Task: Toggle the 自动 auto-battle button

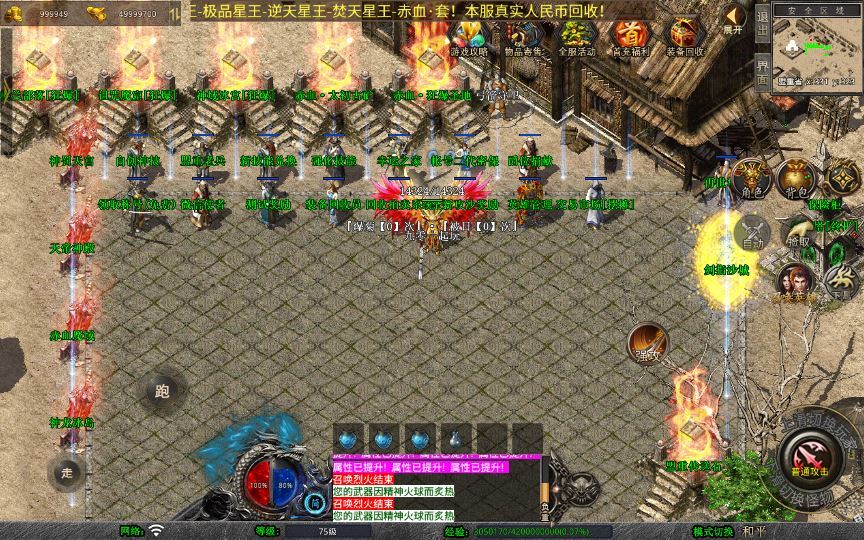Action: point(752,235)
